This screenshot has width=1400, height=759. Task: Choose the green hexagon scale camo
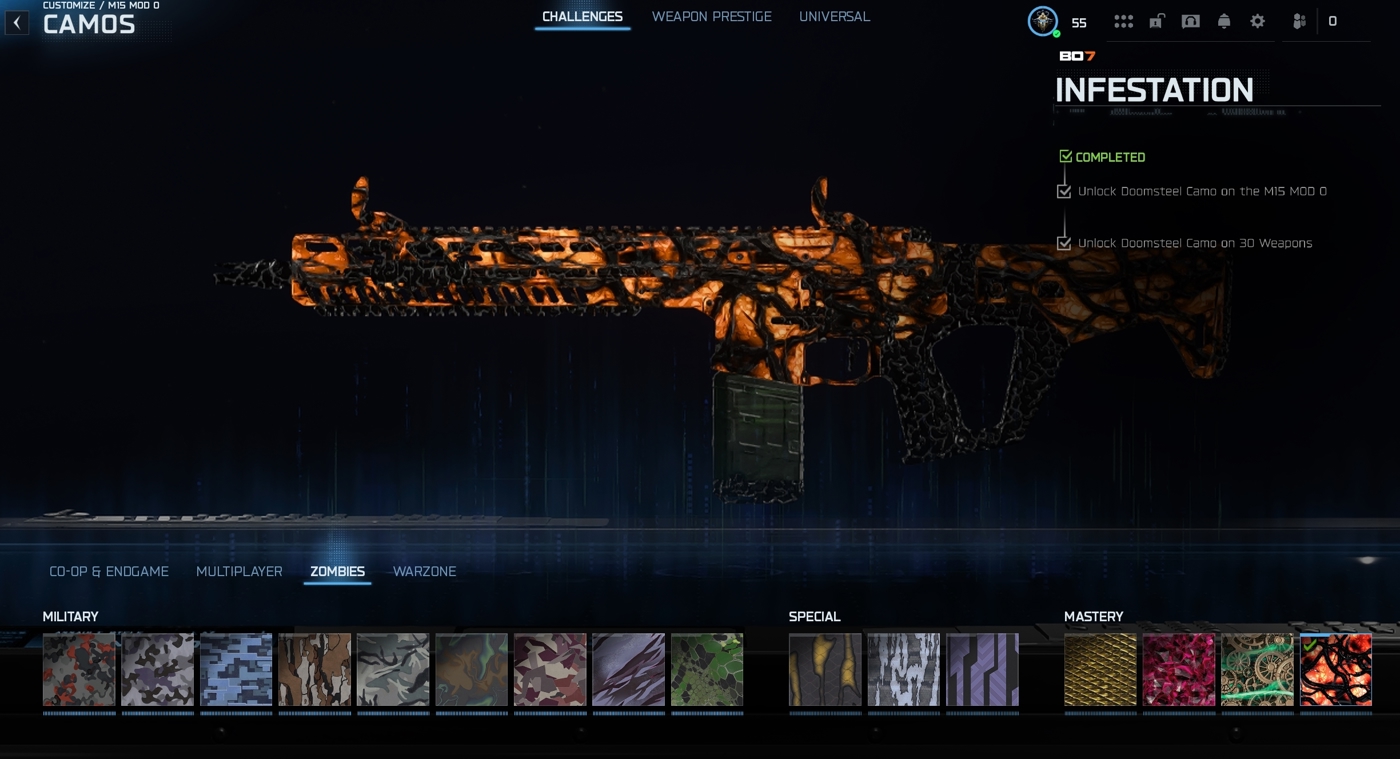click(x=707, y=669)
